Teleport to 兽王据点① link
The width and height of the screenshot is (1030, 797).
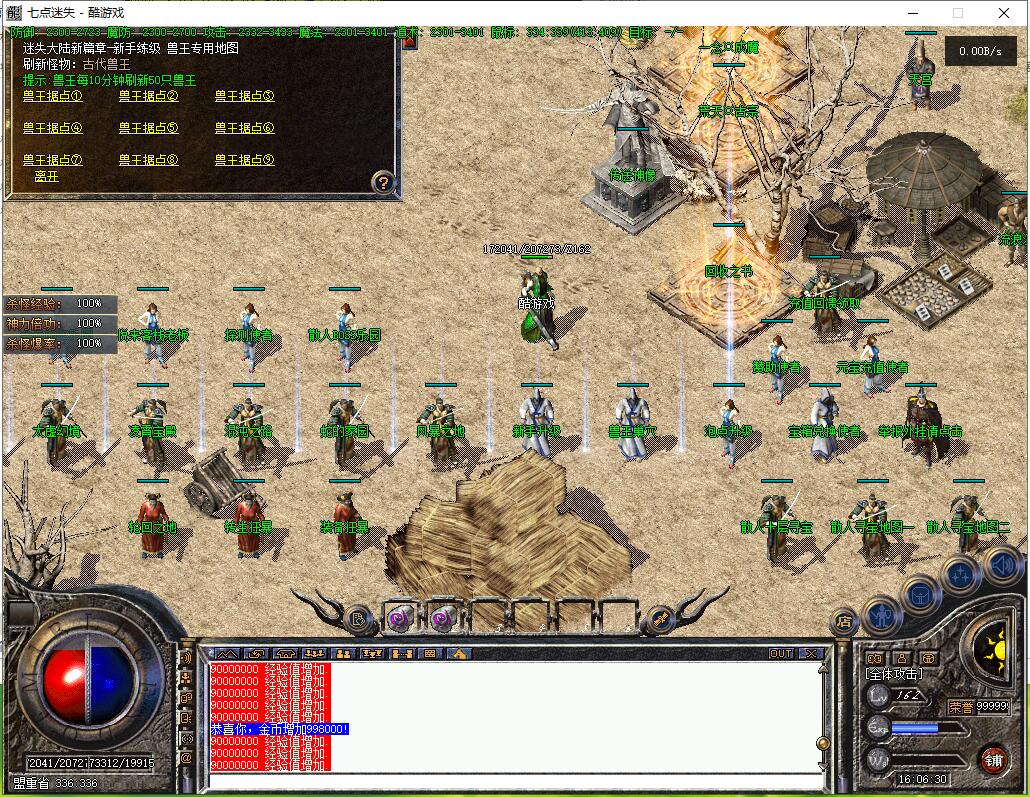click(x=53, y=96)
